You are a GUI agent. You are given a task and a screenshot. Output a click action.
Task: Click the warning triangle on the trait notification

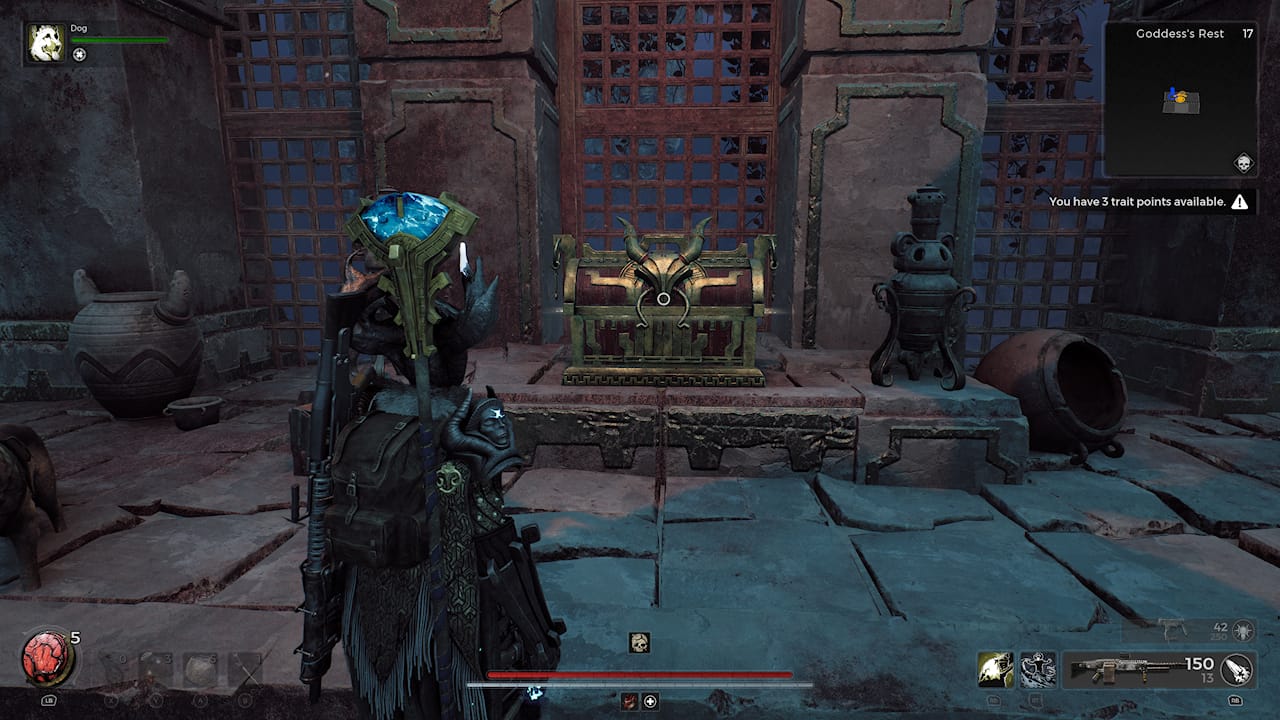(1238, 201)
